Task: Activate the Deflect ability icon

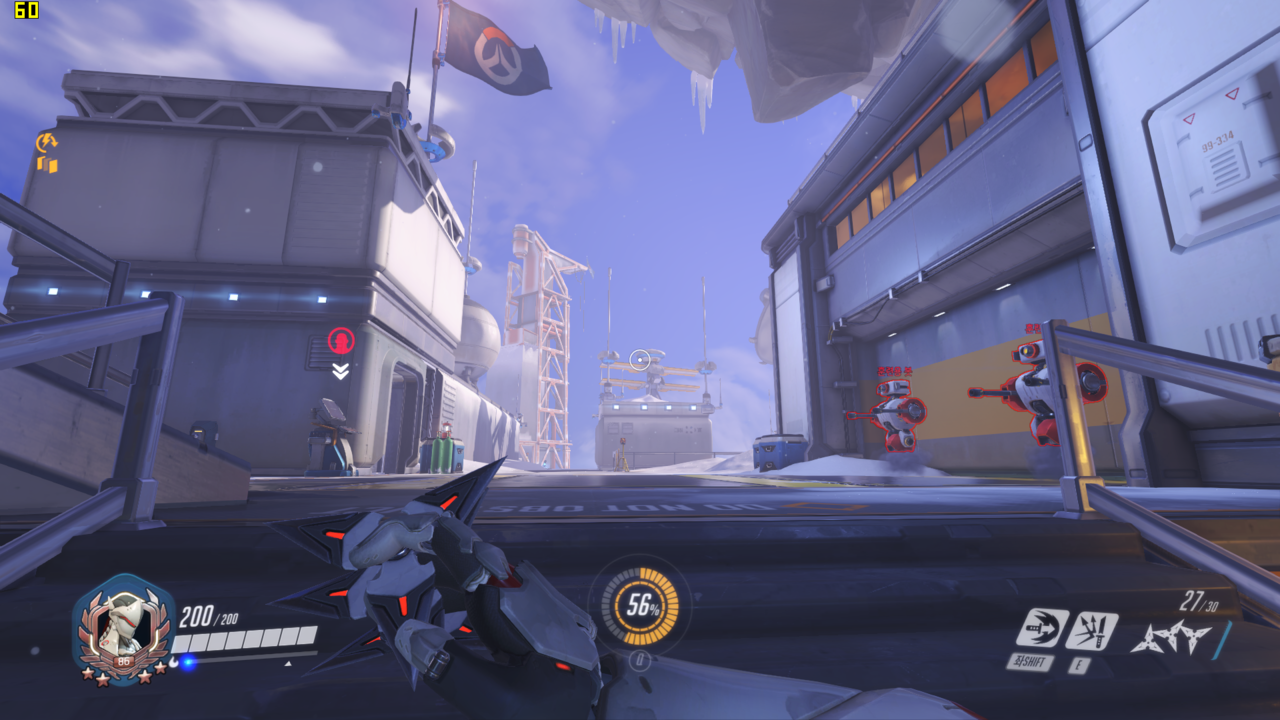Action: [x=1090, y=630]
